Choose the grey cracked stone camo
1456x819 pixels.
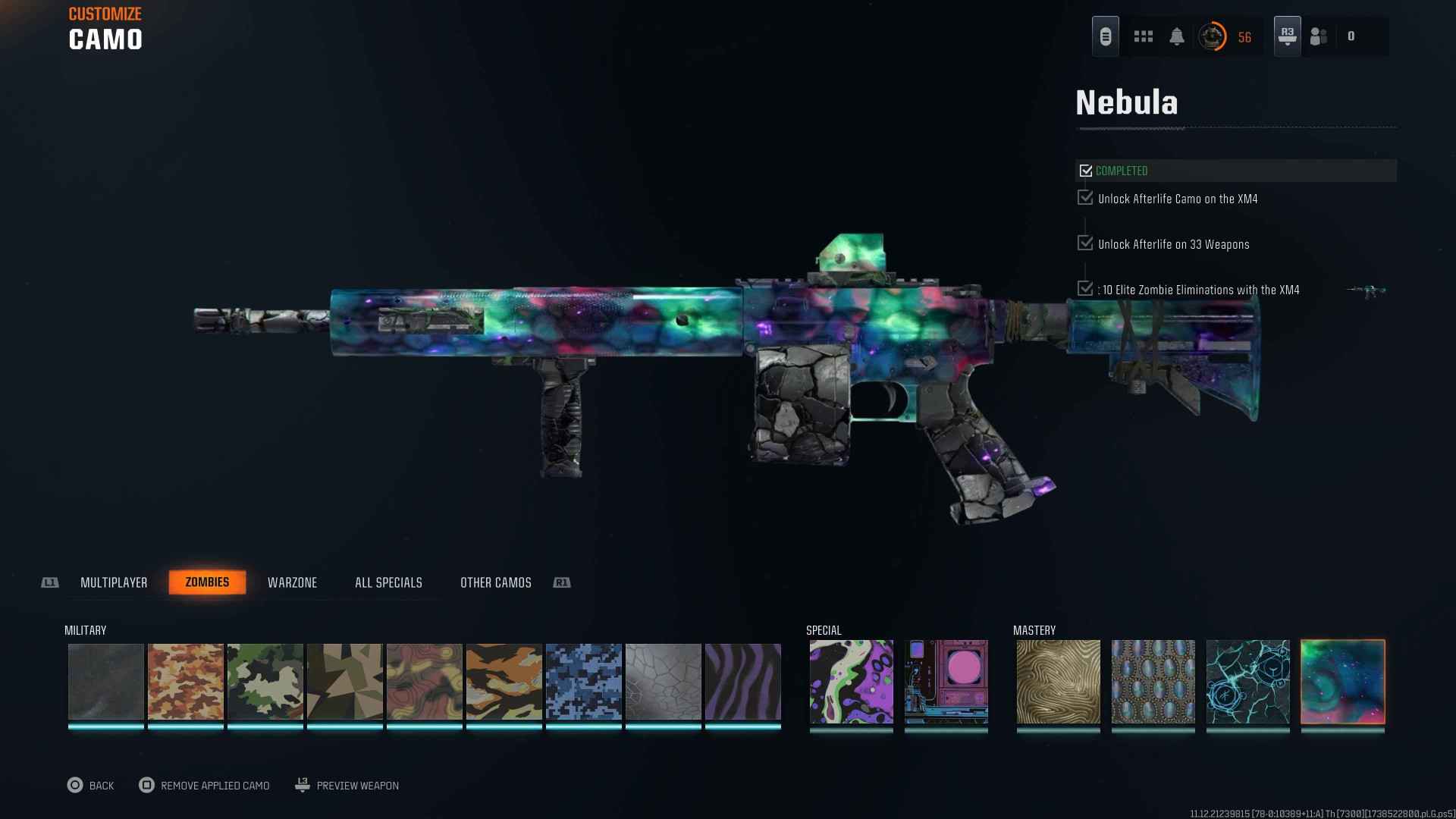[664, 682]
